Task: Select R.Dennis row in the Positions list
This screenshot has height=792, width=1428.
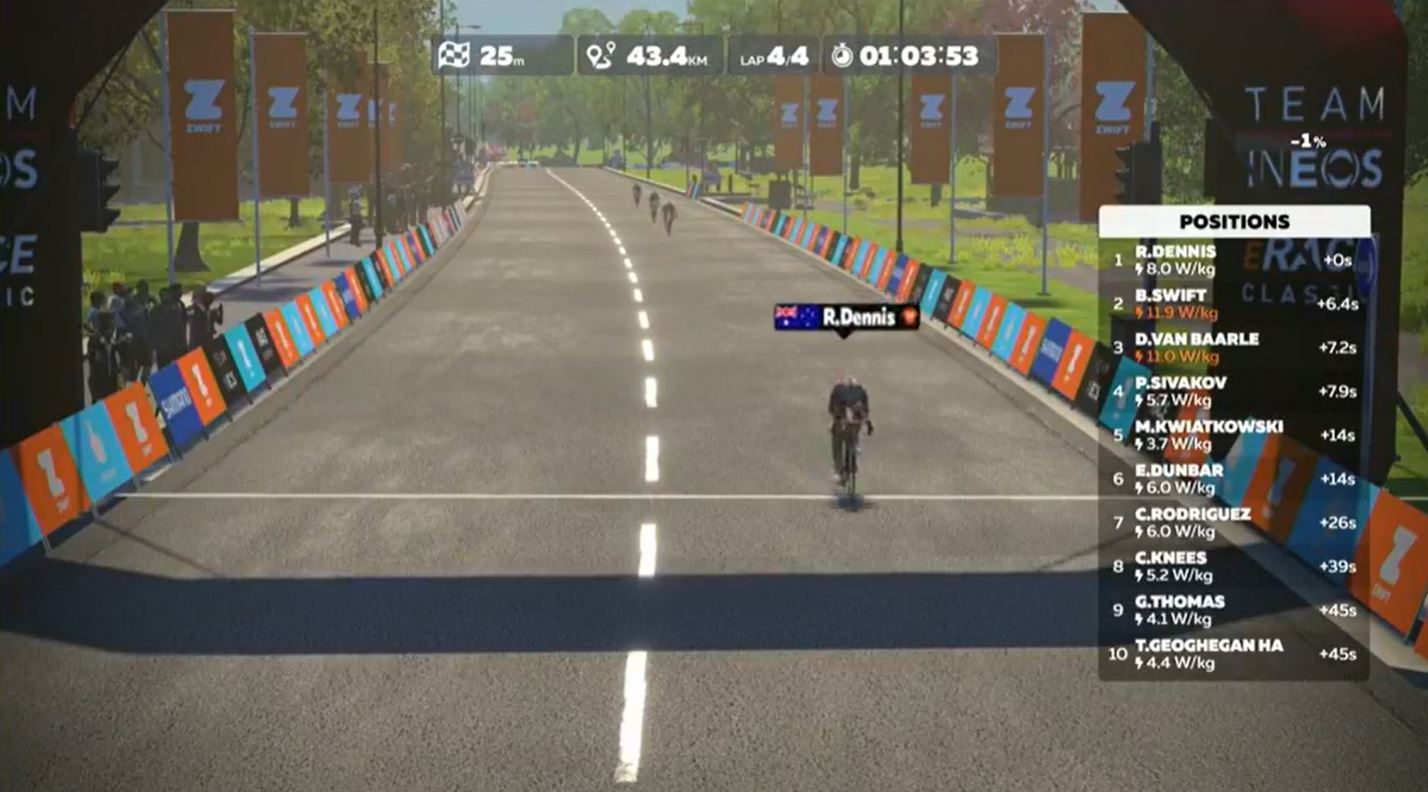Action: click(x=1233, y=260)
